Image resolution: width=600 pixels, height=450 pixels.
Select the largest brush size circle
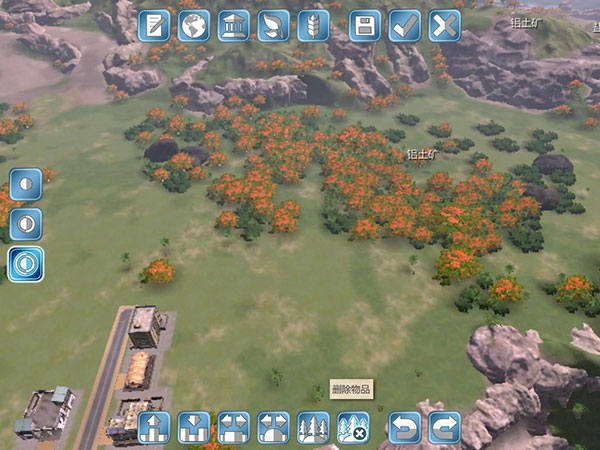pyautogui.click(x=26, y=263)
